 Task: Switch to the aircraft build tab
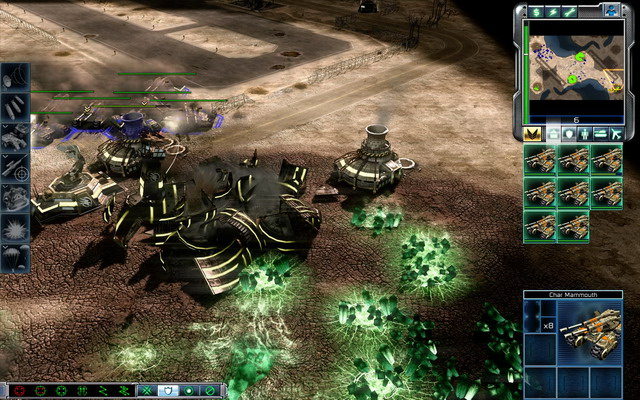[x=617, y=133]
